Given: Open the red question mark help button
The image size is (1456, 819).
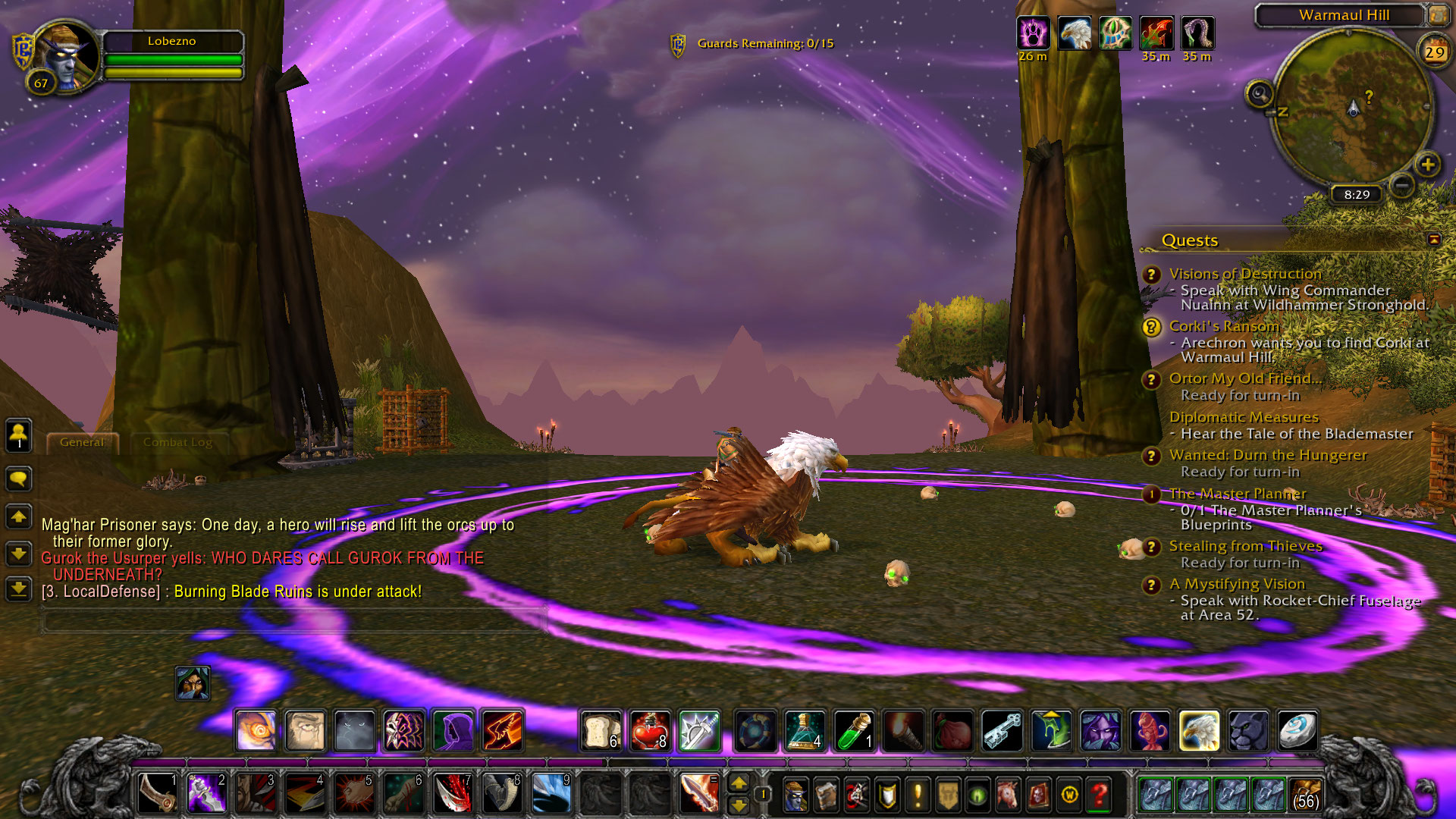Looking at the screenshot, I should click(x=1099, y=795).
